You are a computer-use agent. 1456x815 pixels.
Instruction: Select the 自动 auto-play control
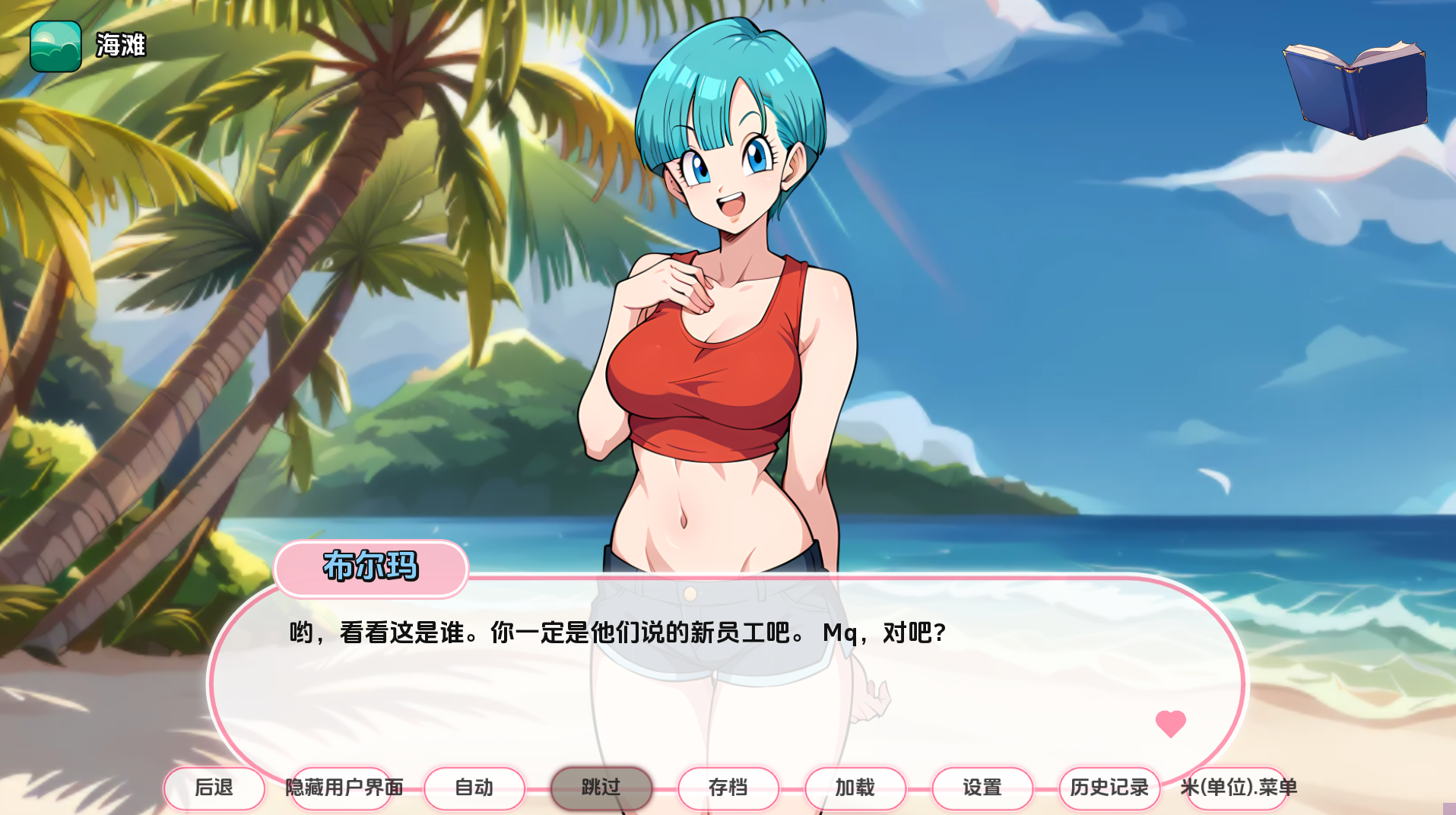[474, 788]
